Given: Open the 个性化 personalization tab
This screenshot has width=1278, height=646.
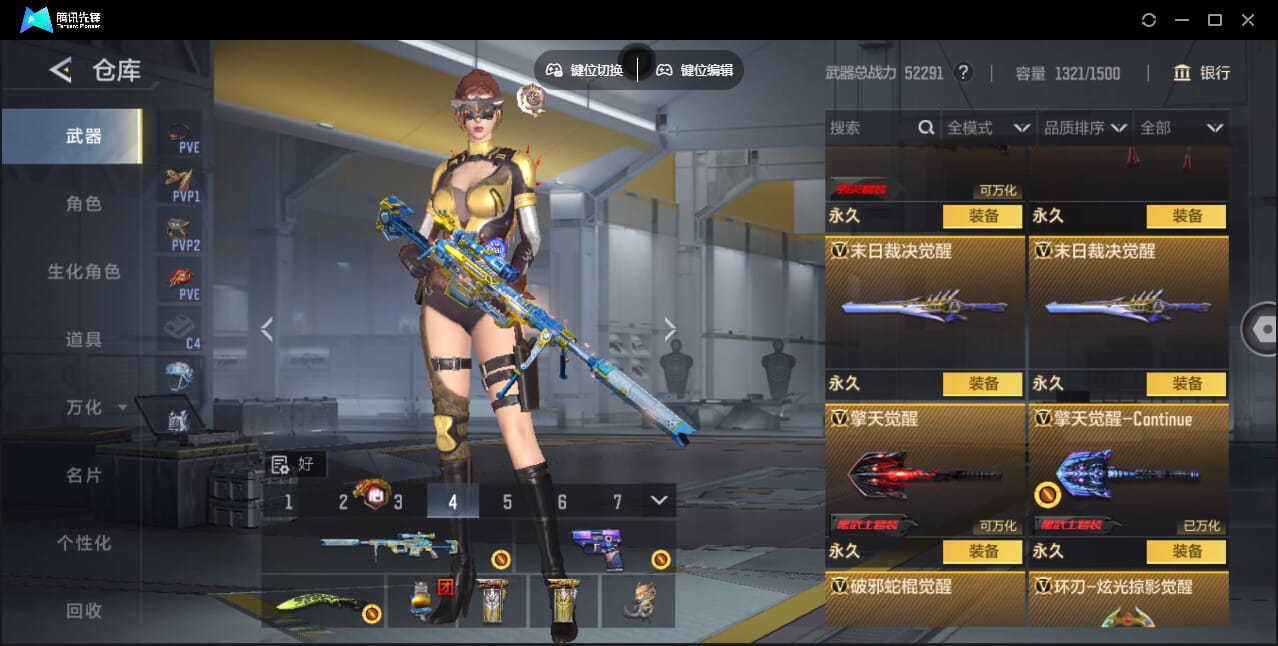Looking at the screenshot, I should pos(84,543).
